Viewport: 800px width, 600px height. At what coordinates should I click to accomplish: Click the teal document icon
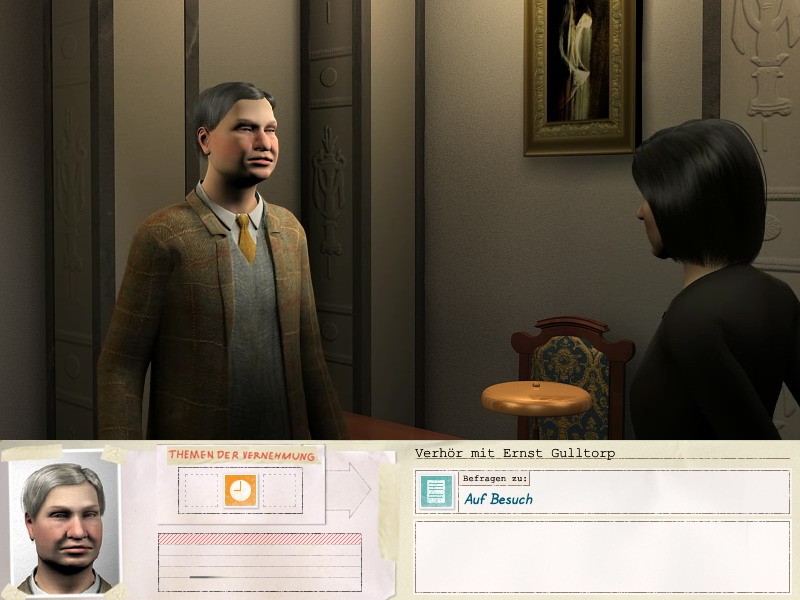pyautogui.click(x=436, y=491)
